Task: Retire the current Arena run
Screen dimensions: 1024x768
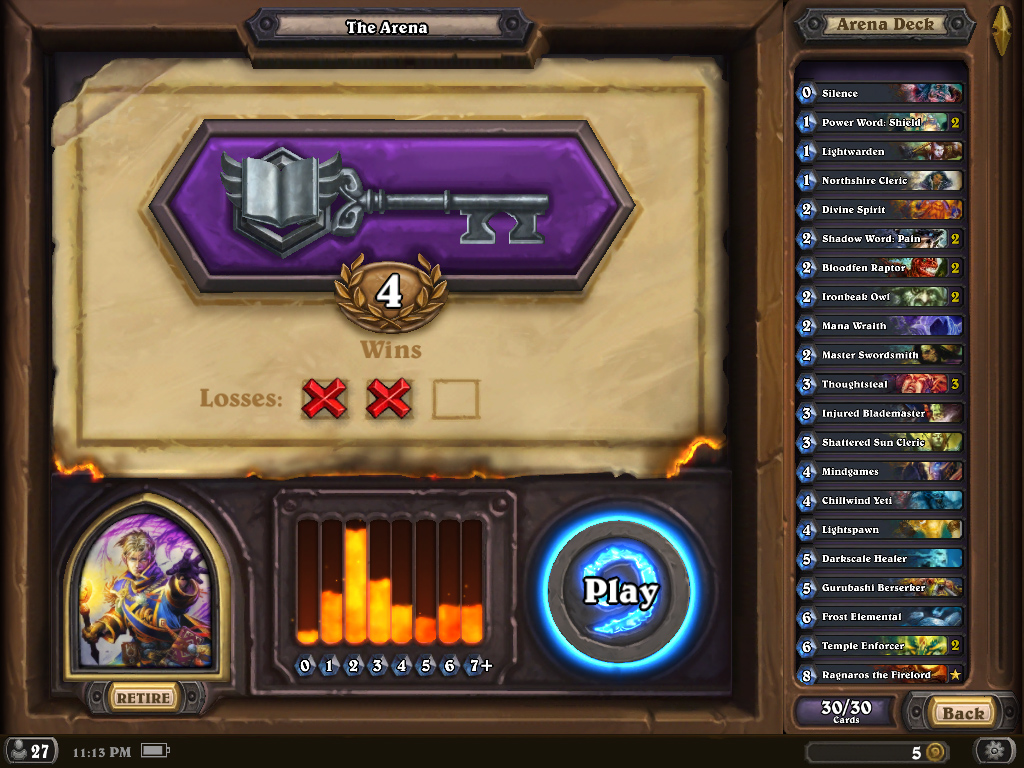Action: coord(143,697)
